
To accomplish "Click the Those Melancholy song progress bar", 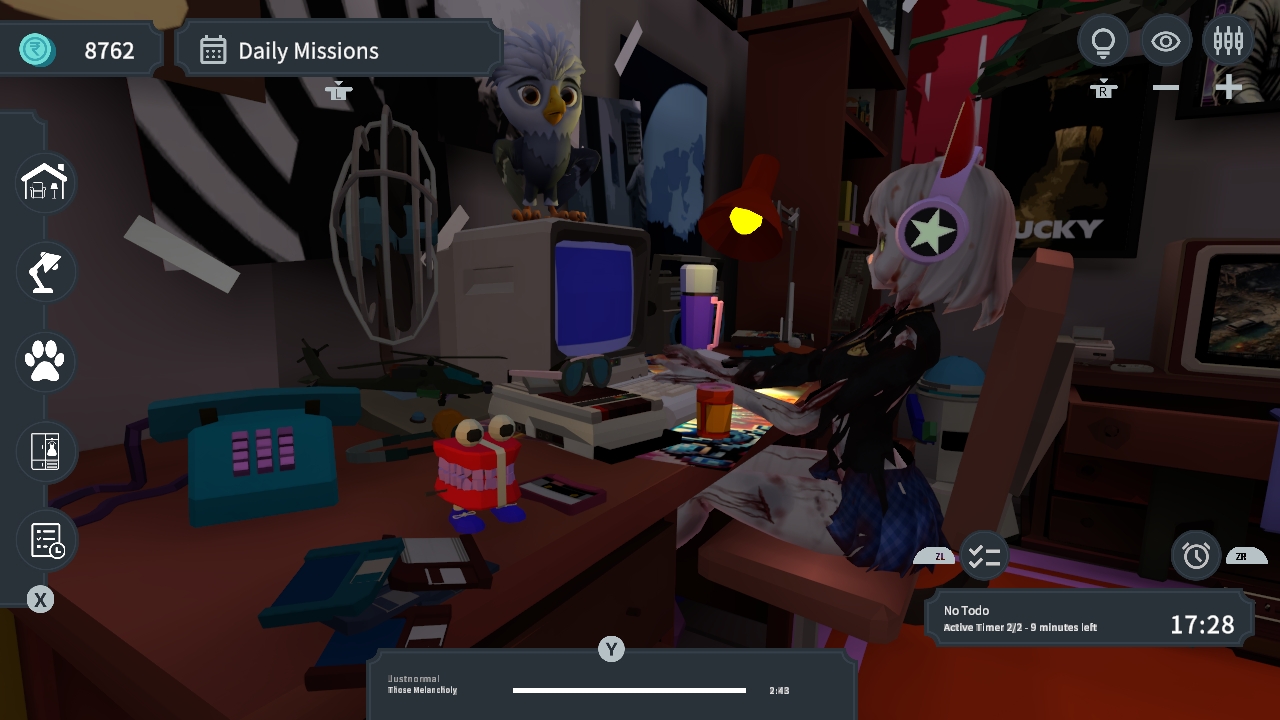I will tap(629, 690).
